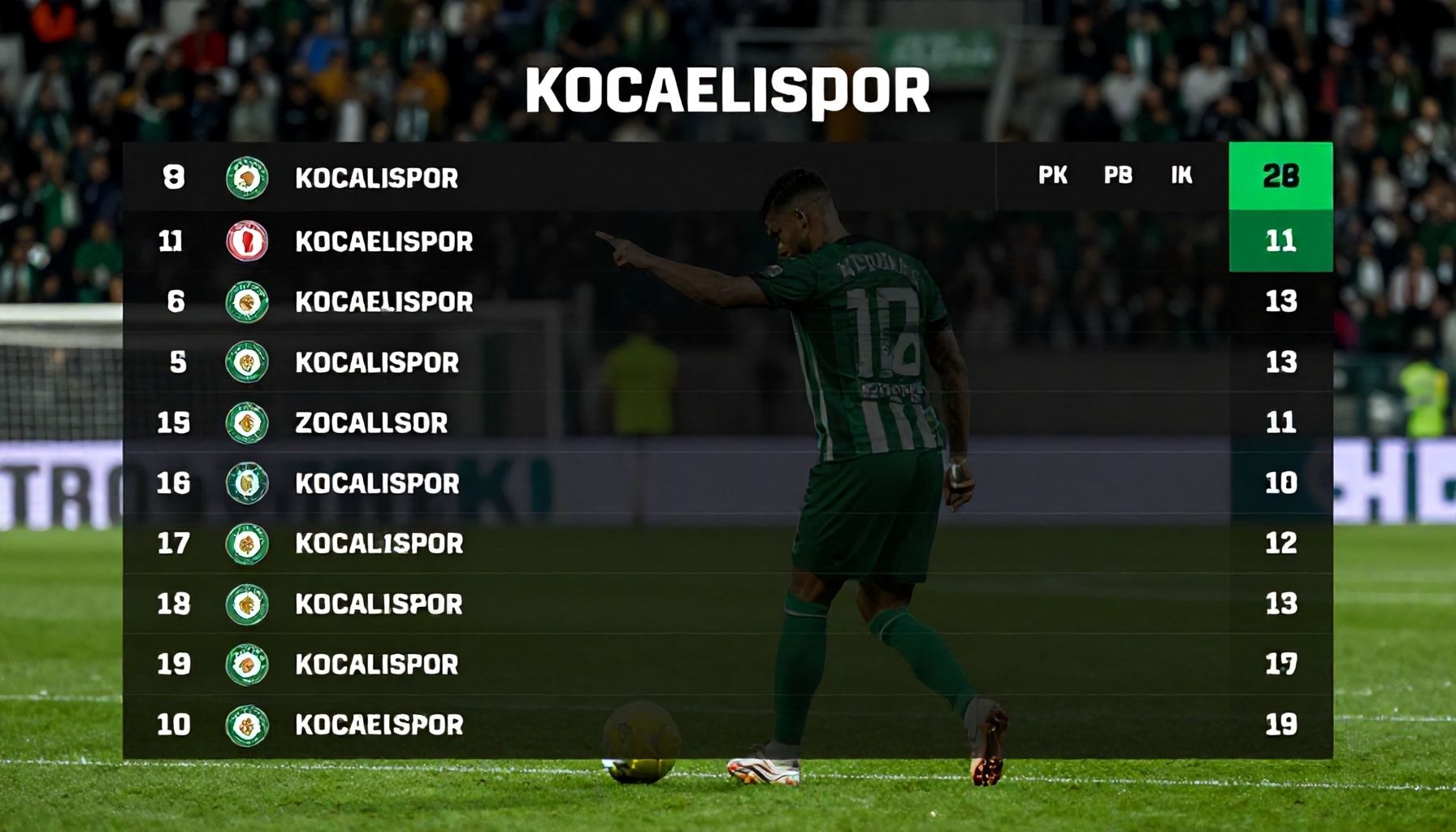
Task: Pick the table row ranked 16
Action: 377,483
